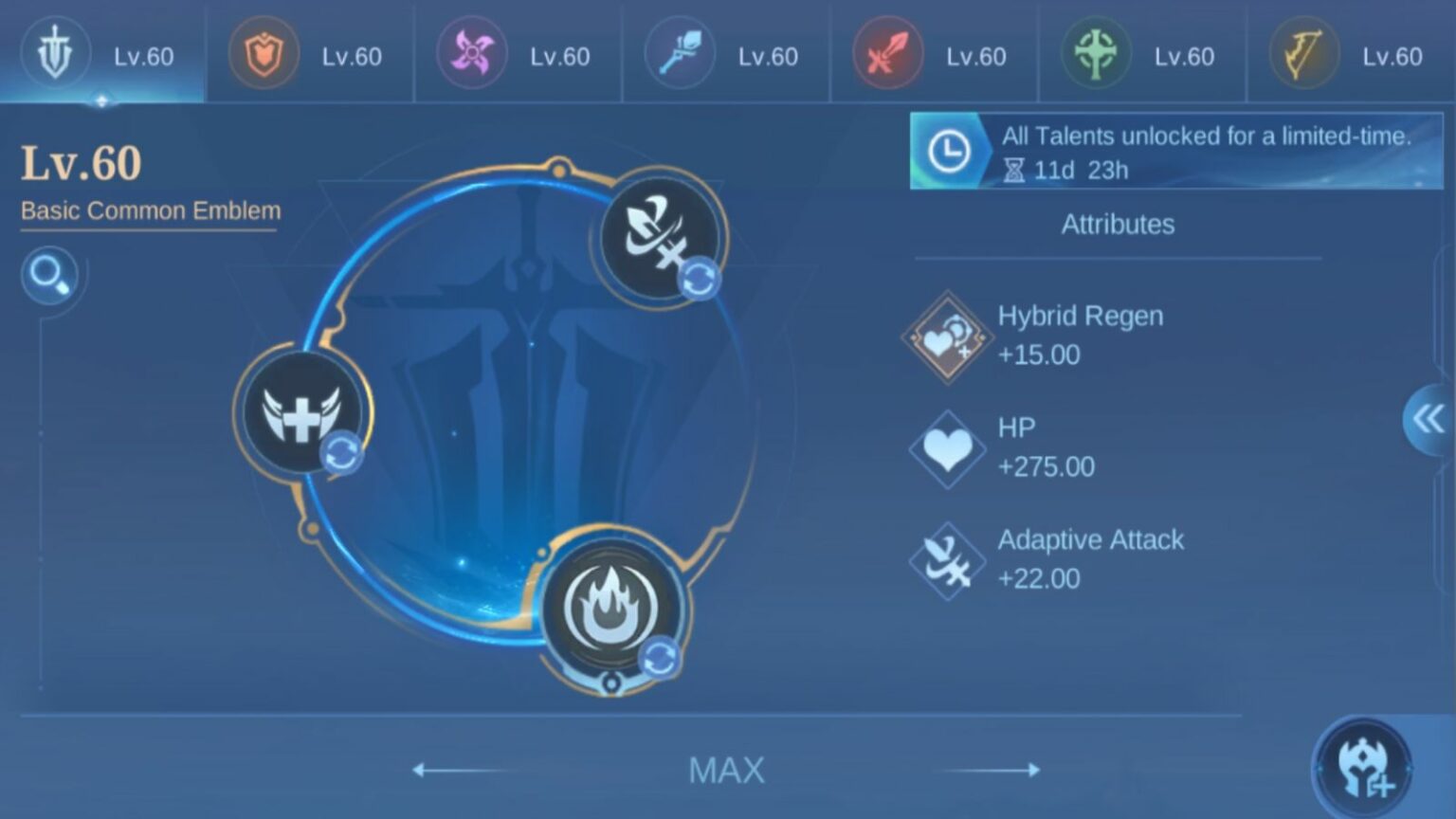
Task: Select the Support emblem cross icon
Action: tap(1096, 54)
